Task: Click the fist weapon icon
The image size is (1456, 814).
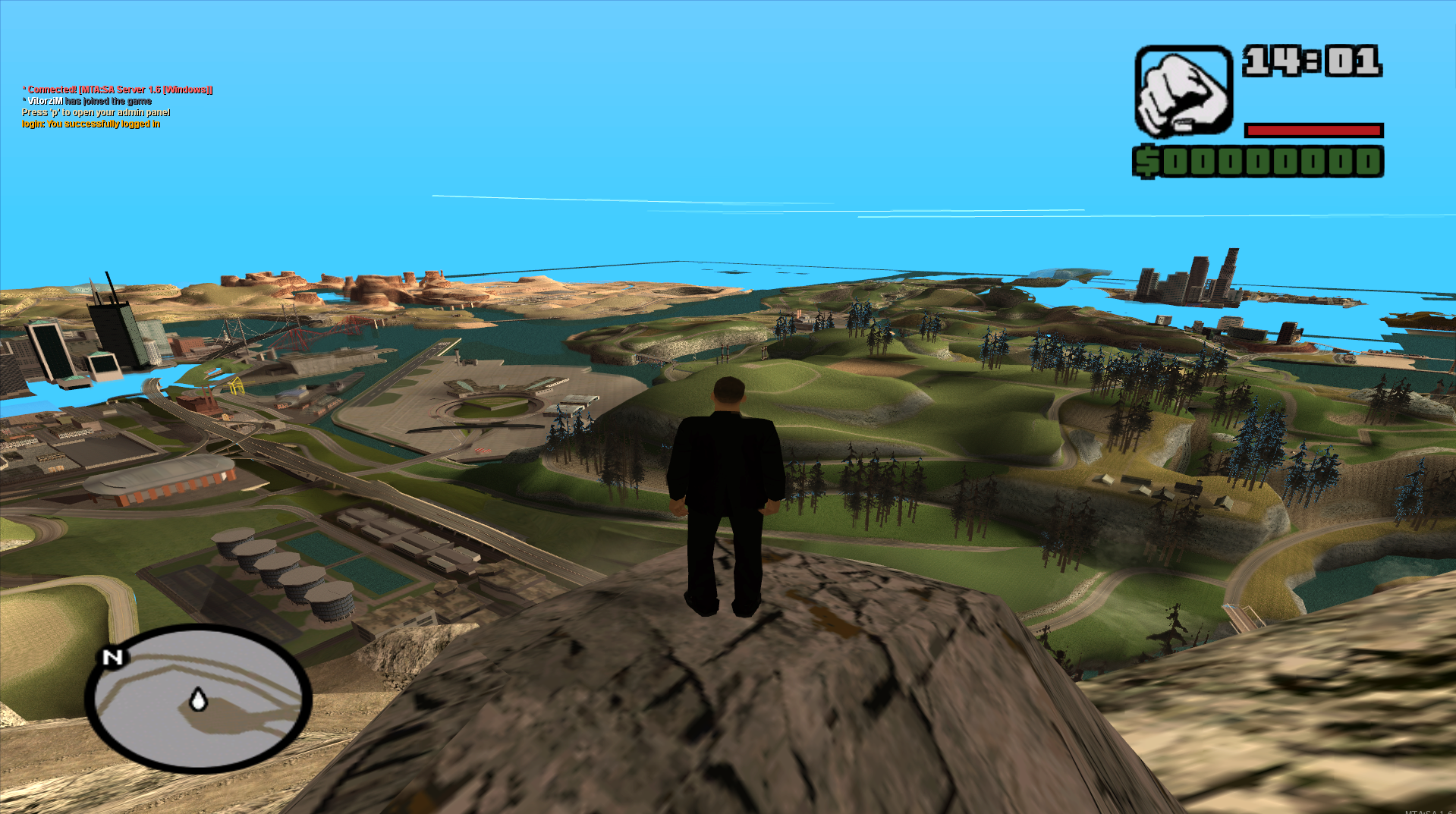Action: pyautogui.click(x=1183, y=92)
